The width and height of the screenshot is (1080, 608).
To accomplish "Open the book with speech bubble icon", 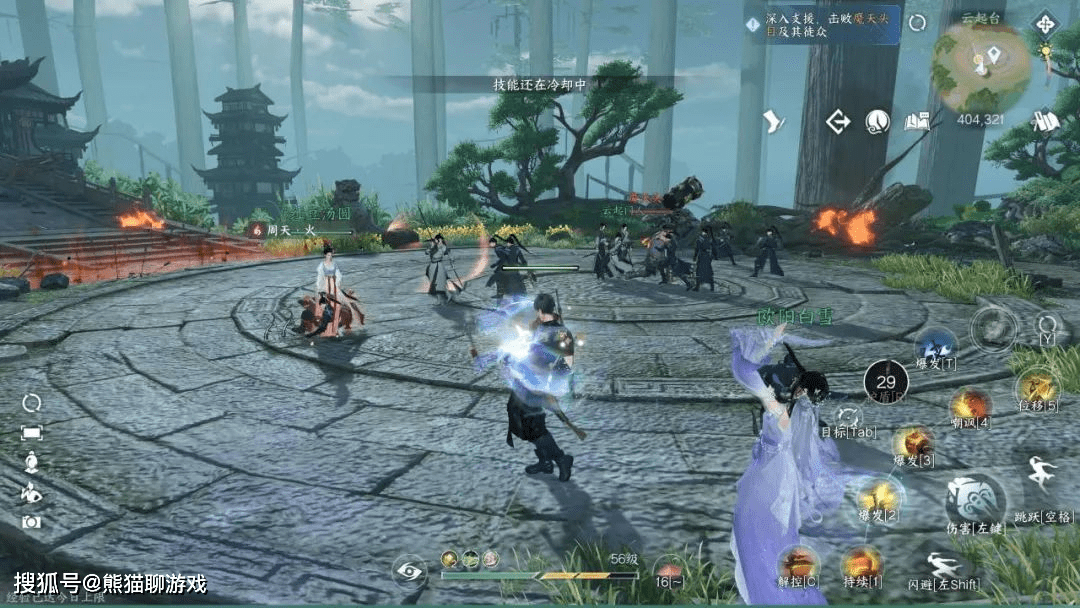I will [x=916, y=122].
